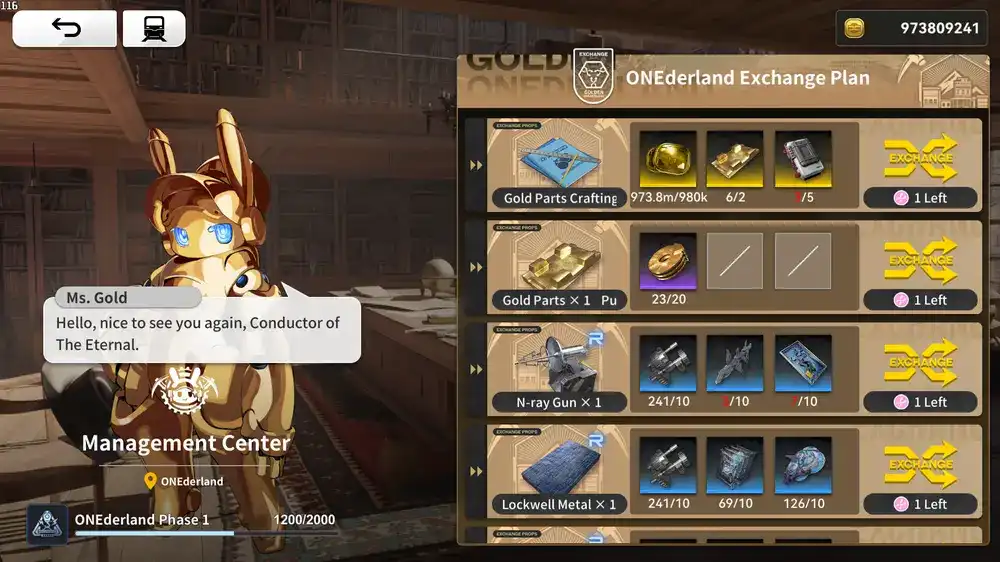Screen dimensions: 1000x562
Task: Advance Ms. Gold's dialogue box
Action: click(201, 331)
